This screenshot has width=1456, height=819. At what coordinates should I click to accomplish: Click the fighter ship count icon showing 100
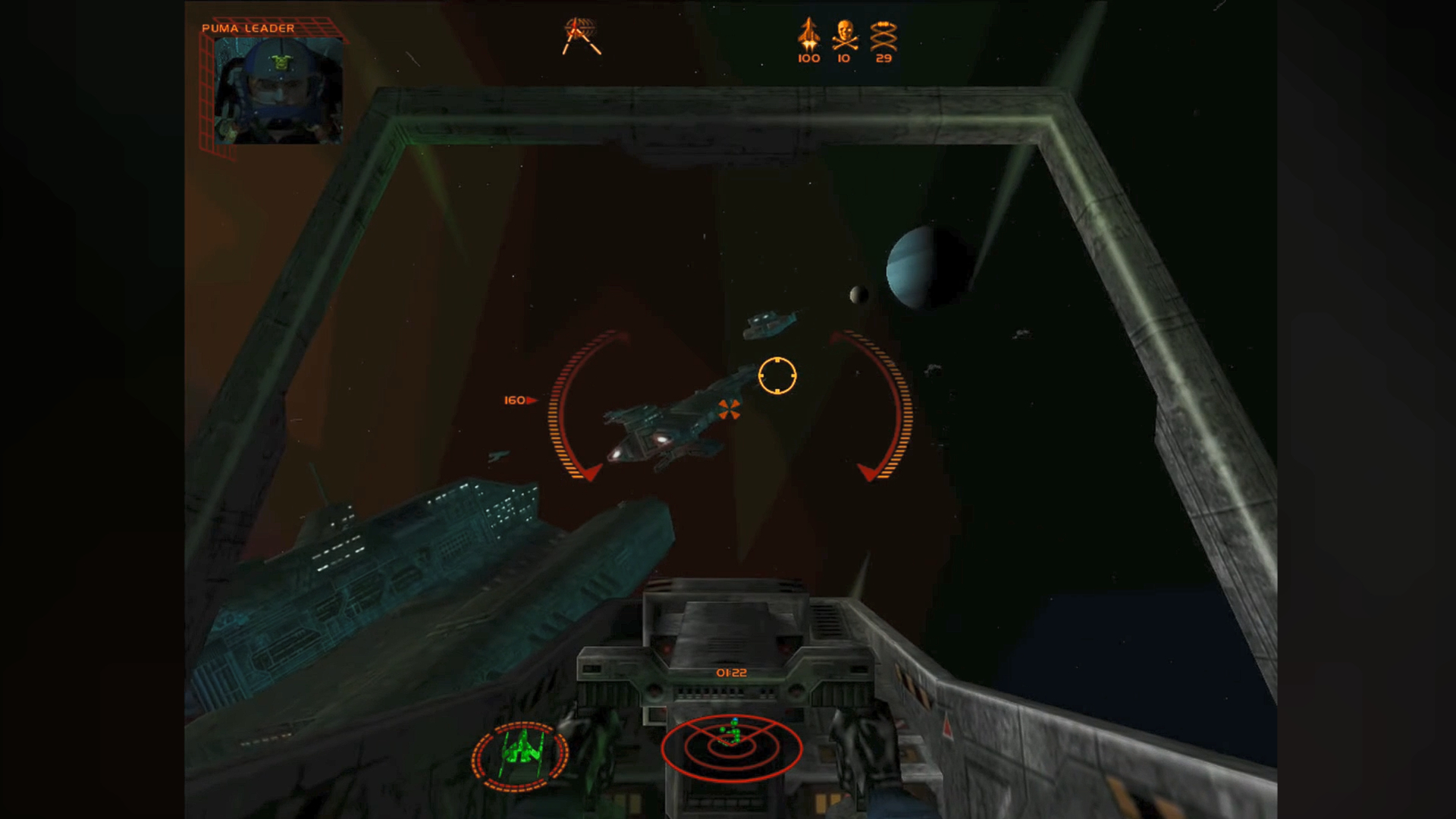point(808,34)
